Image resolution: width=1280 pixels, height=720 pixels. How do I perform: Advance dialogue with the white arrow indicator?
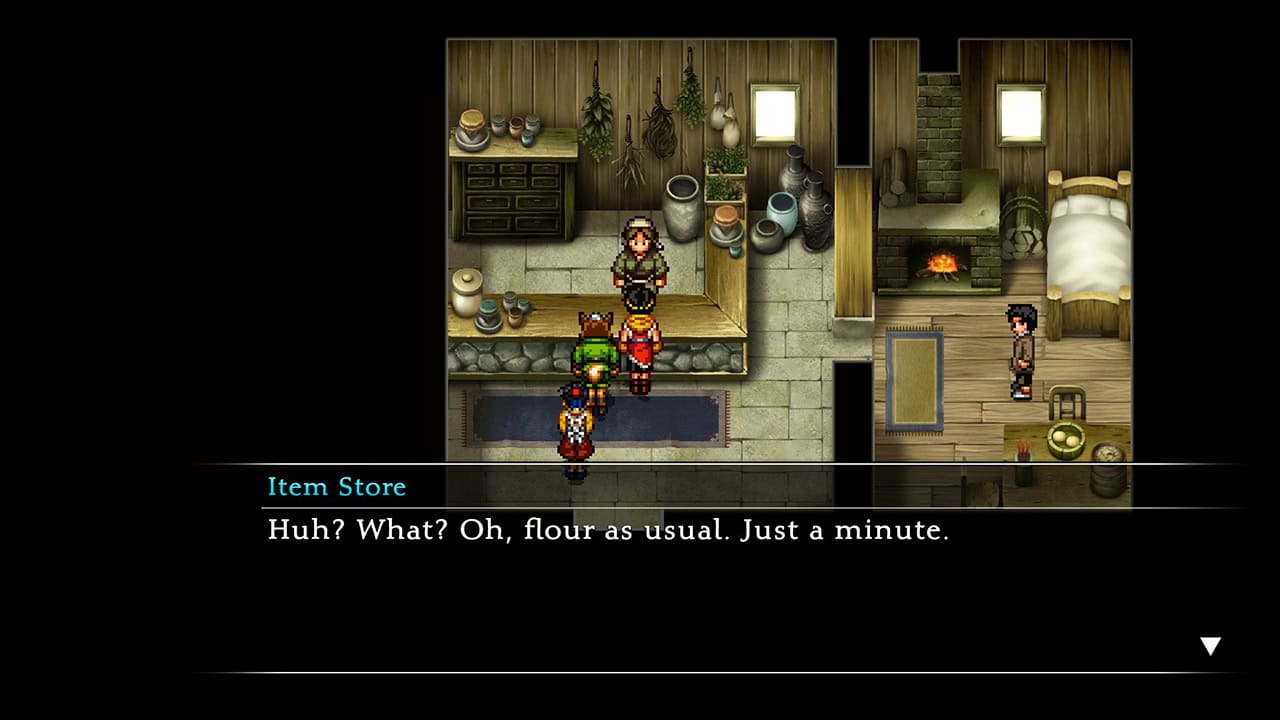tap(1210, 646)
